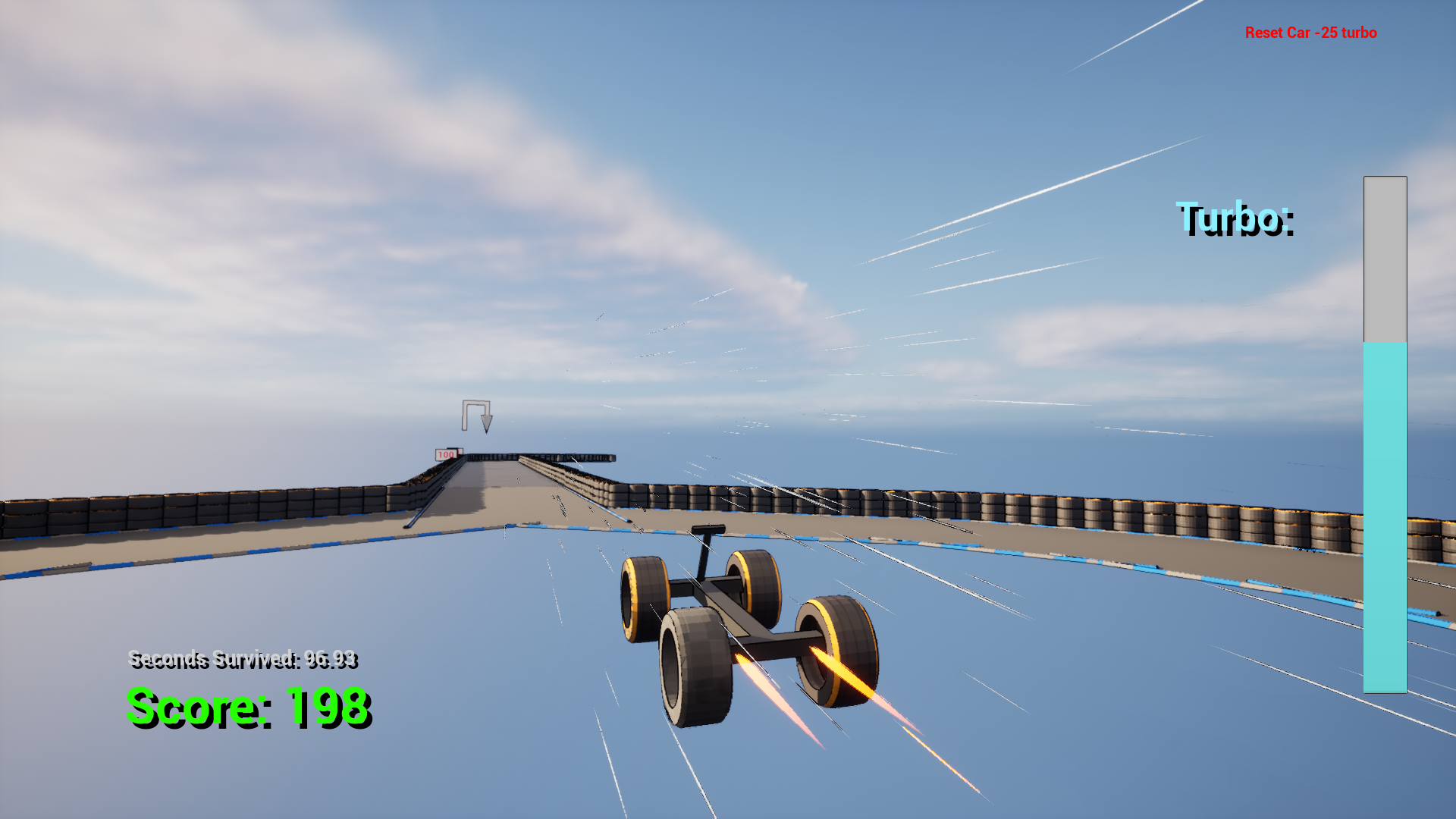Image resolution: width=1456 pixels, height=819 pixels.
Task: Click Reset Car -25 turbo to respawn
Action: point(1310,33)
